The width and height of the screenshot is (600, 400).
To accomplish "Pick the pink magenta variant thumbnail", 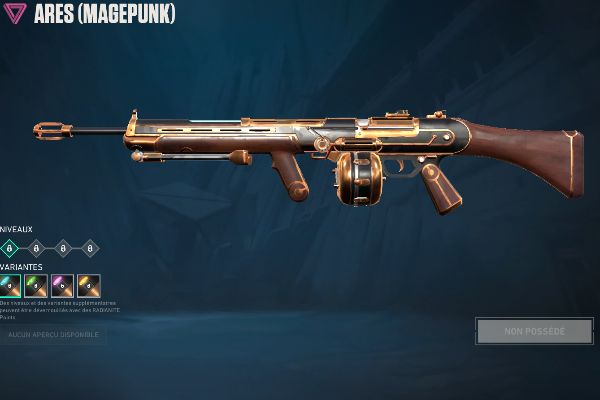I will pyautogui.click(x=63, y=286).
